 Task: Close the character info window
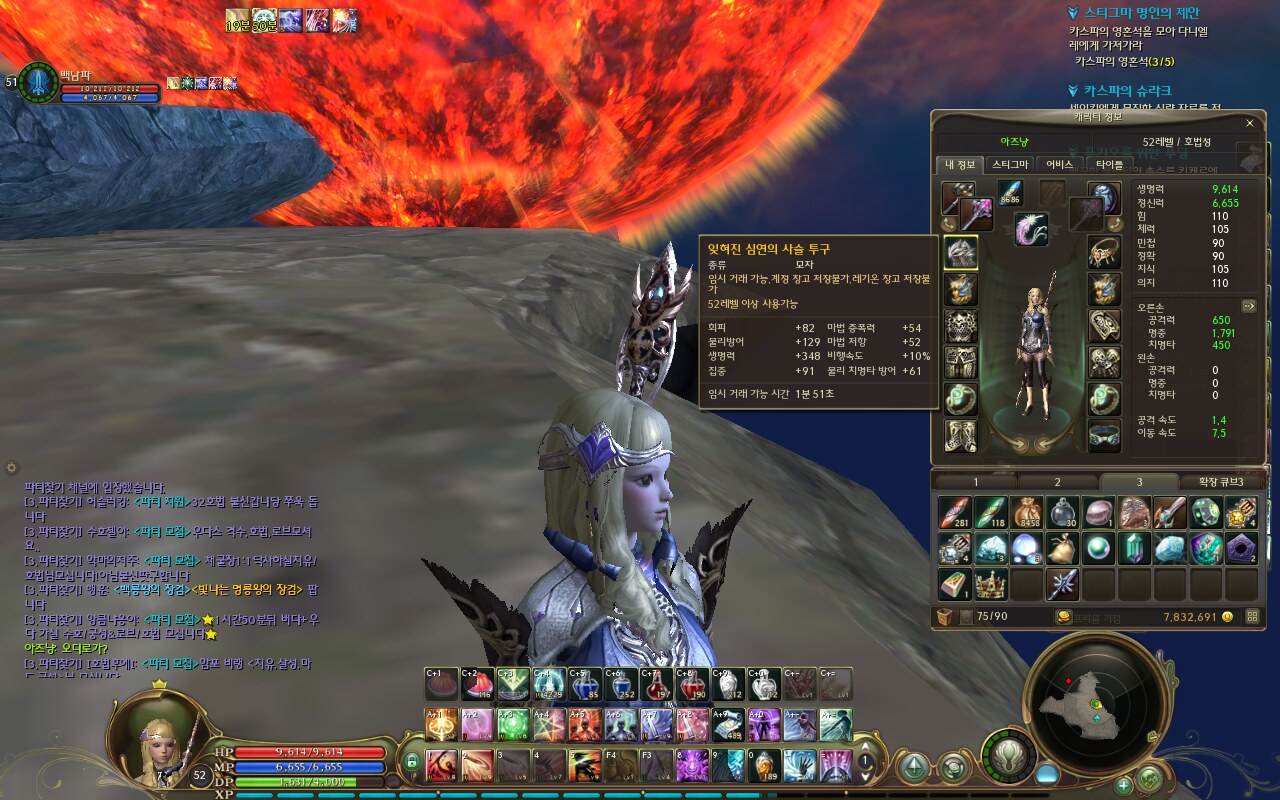1249,123
